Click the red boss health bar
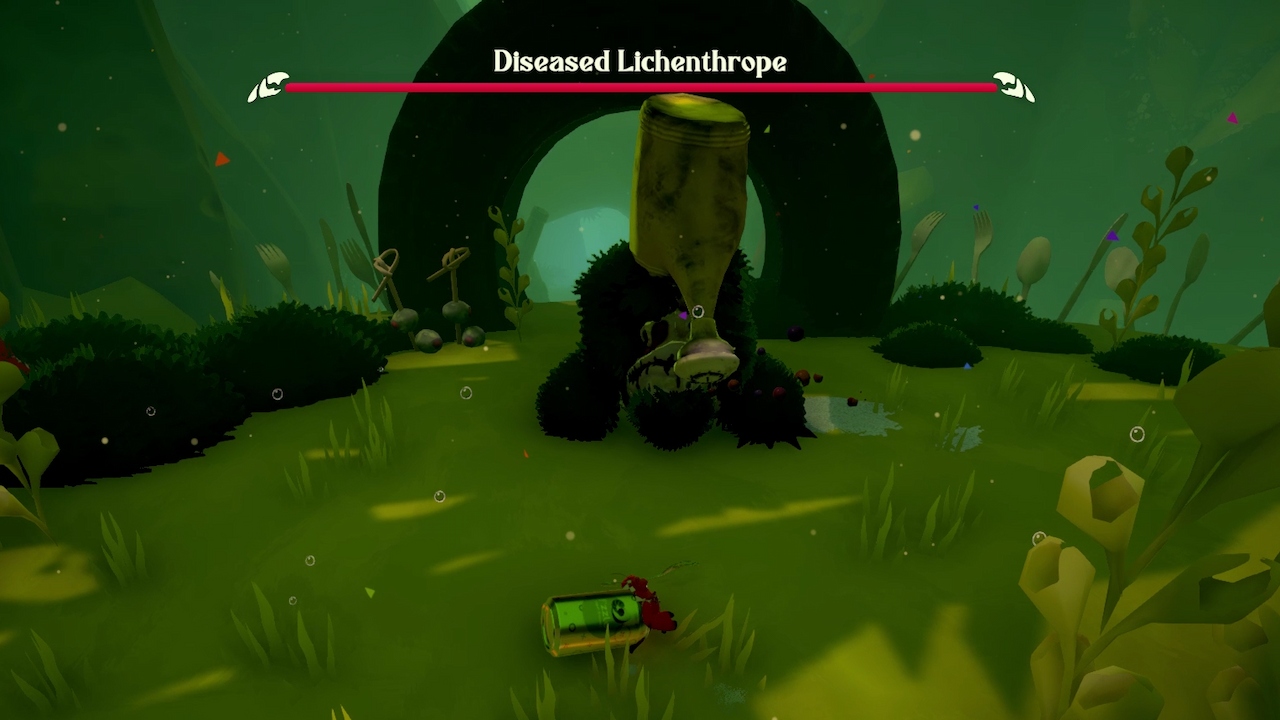The height and width of the screenshot is (720, 1280). pos(640,87)
